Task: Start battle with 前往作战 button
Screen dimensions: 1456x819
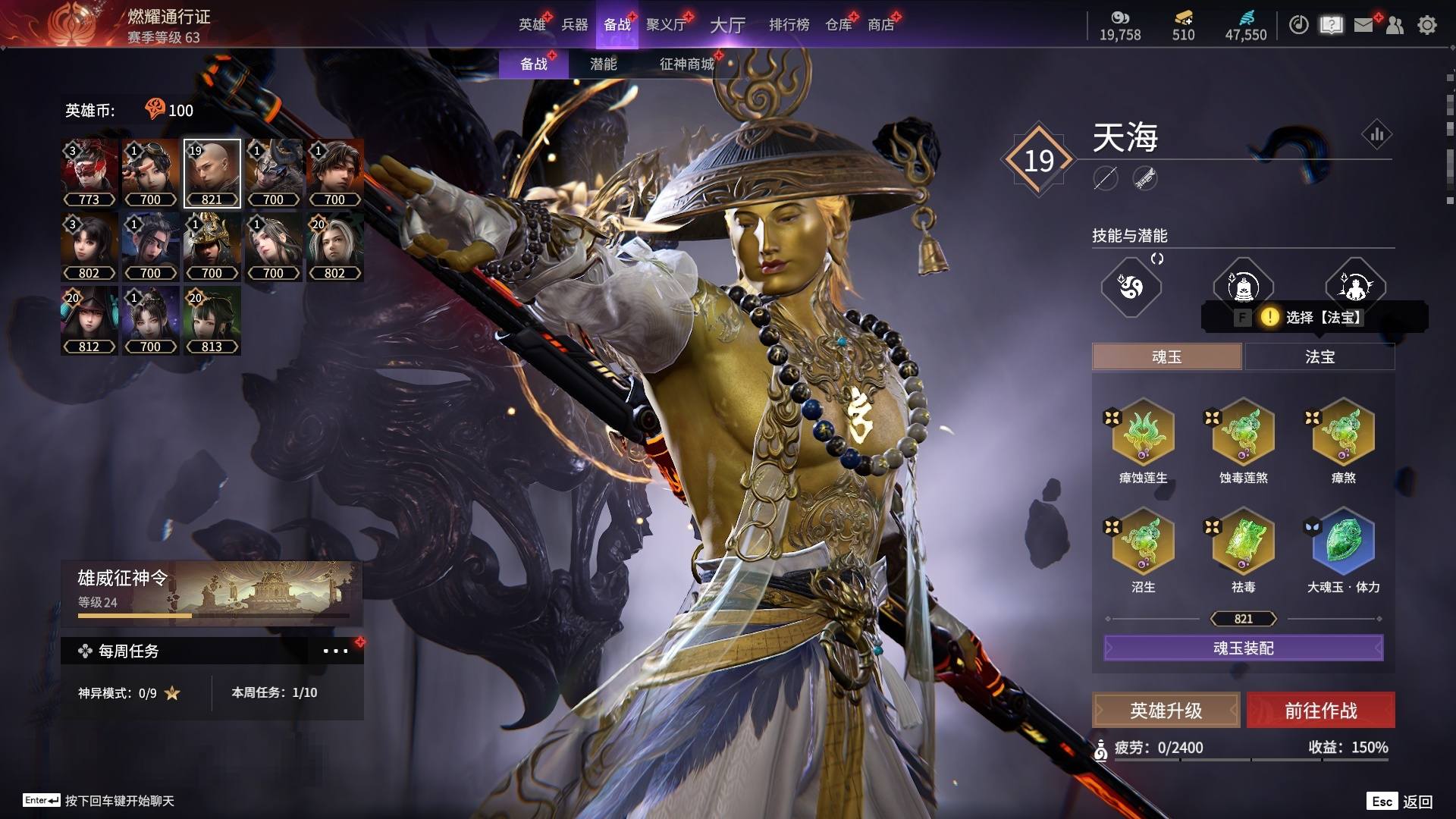Action: (x=1321, y=711)
